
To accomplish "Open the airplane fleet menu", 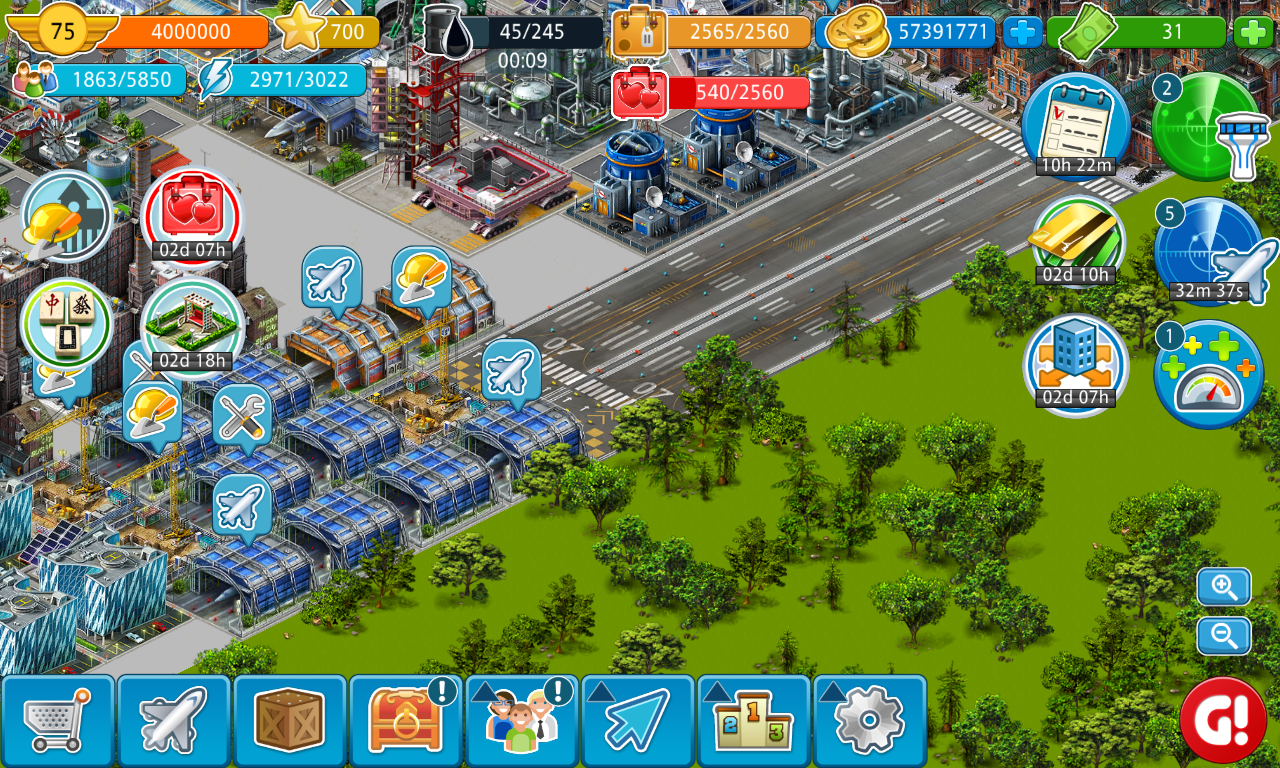I will pyautogui.click(x=174, y=720).
